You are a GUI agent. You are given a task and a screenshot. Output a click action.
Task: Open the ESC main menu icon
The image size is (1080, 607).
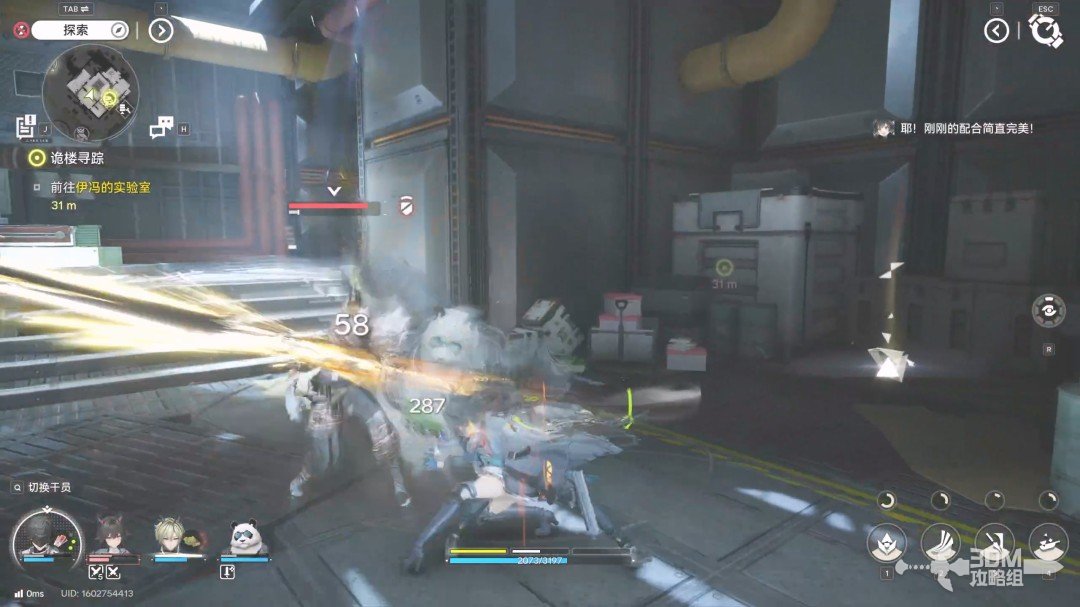click(x=1045, y=31)
